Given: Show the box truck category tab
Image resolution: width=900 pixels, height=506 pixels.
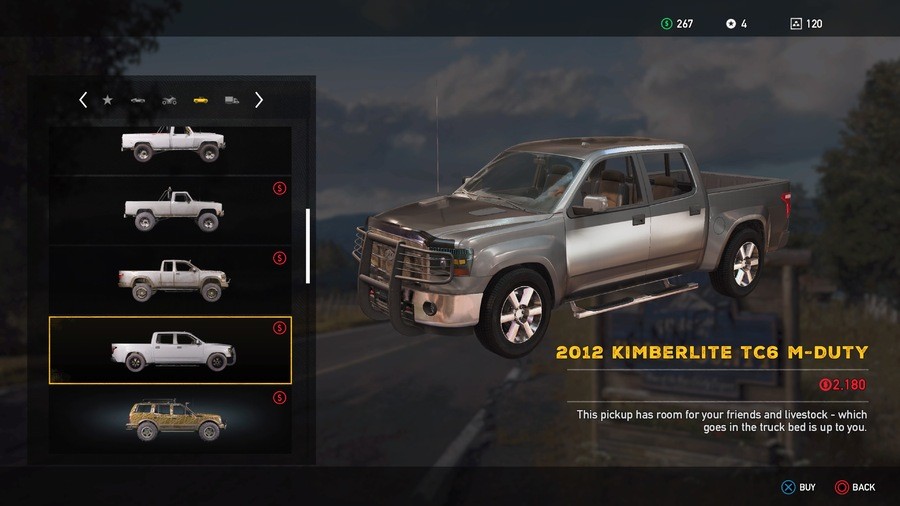Looking at the screenshot, I should [x=232, y=100].
